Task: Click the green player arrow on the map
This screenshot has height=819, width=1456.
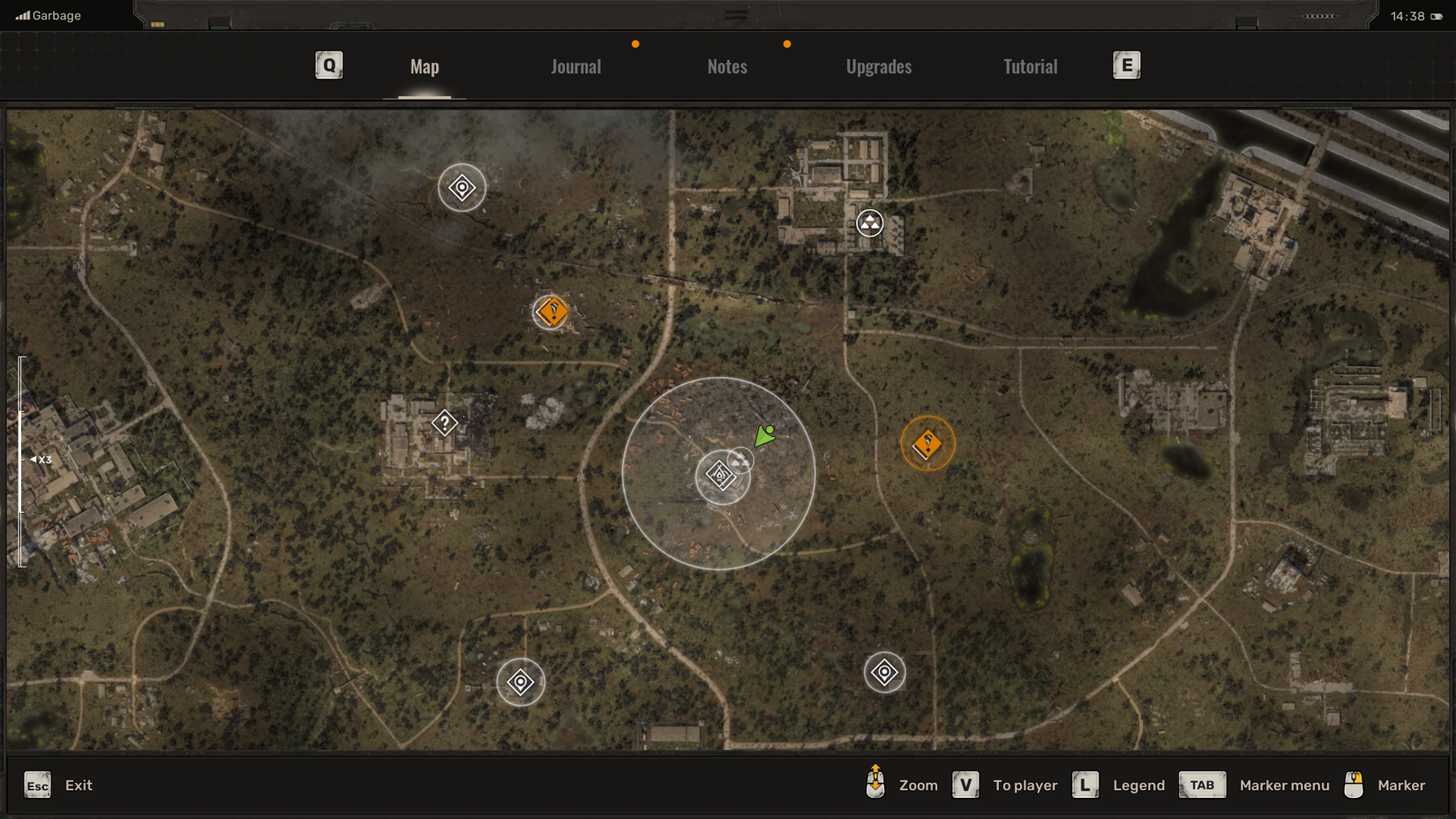Action: [x=764, y=434]
